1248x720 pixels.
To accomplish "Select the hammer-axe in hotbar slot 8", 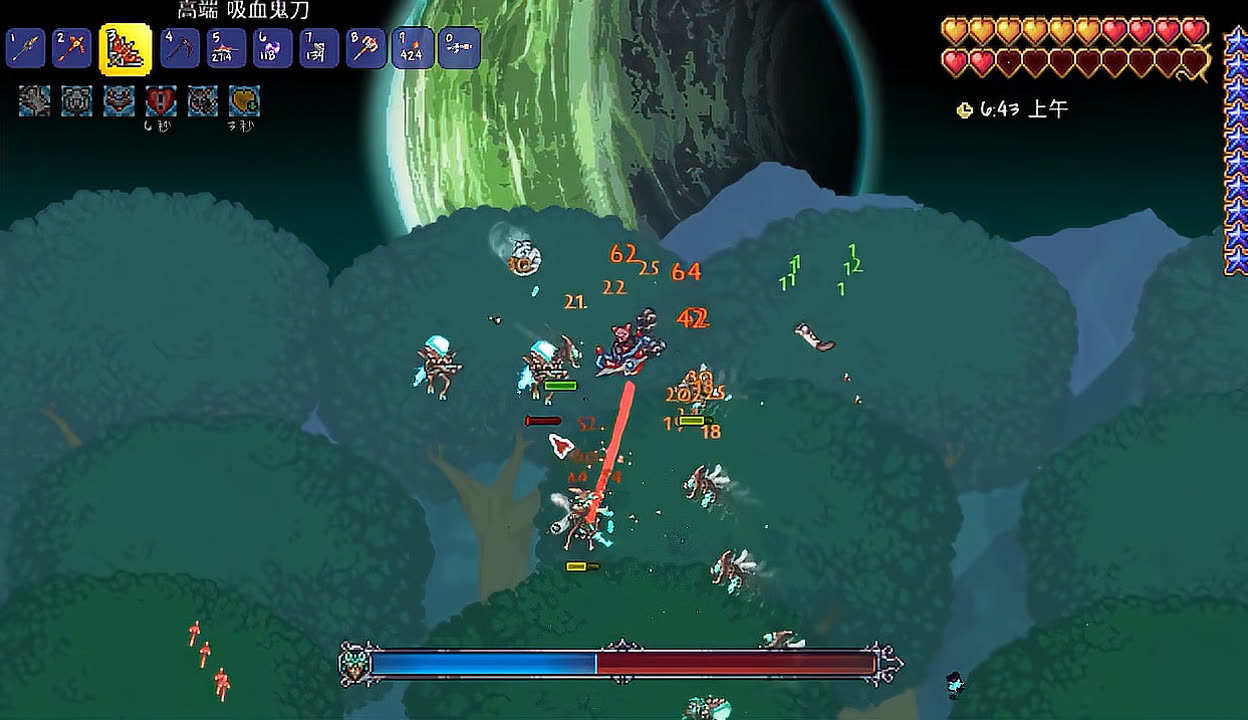I will point(366,48).
